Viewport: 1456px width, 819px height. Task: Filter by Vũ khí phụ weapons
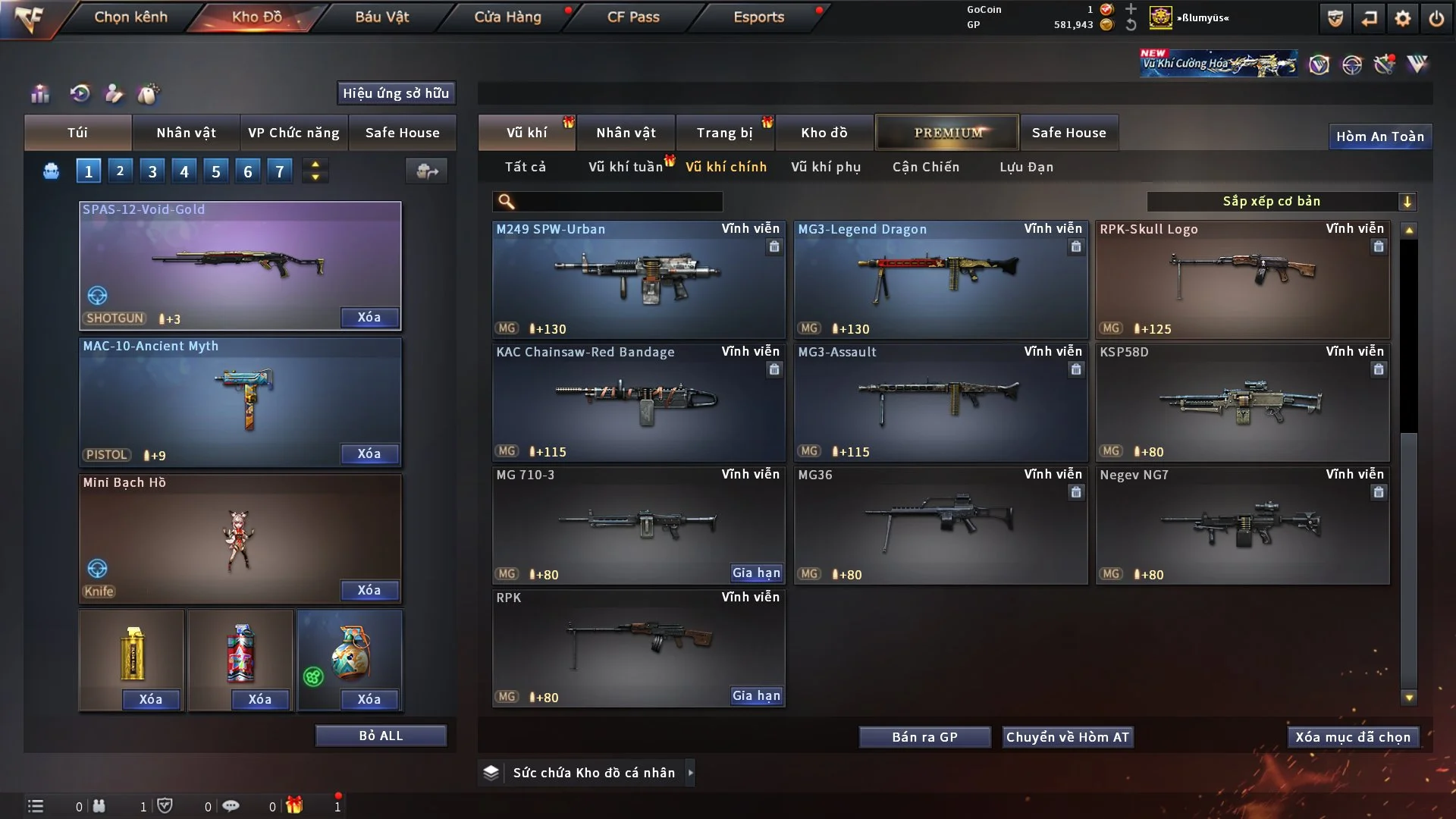(825, 167)
